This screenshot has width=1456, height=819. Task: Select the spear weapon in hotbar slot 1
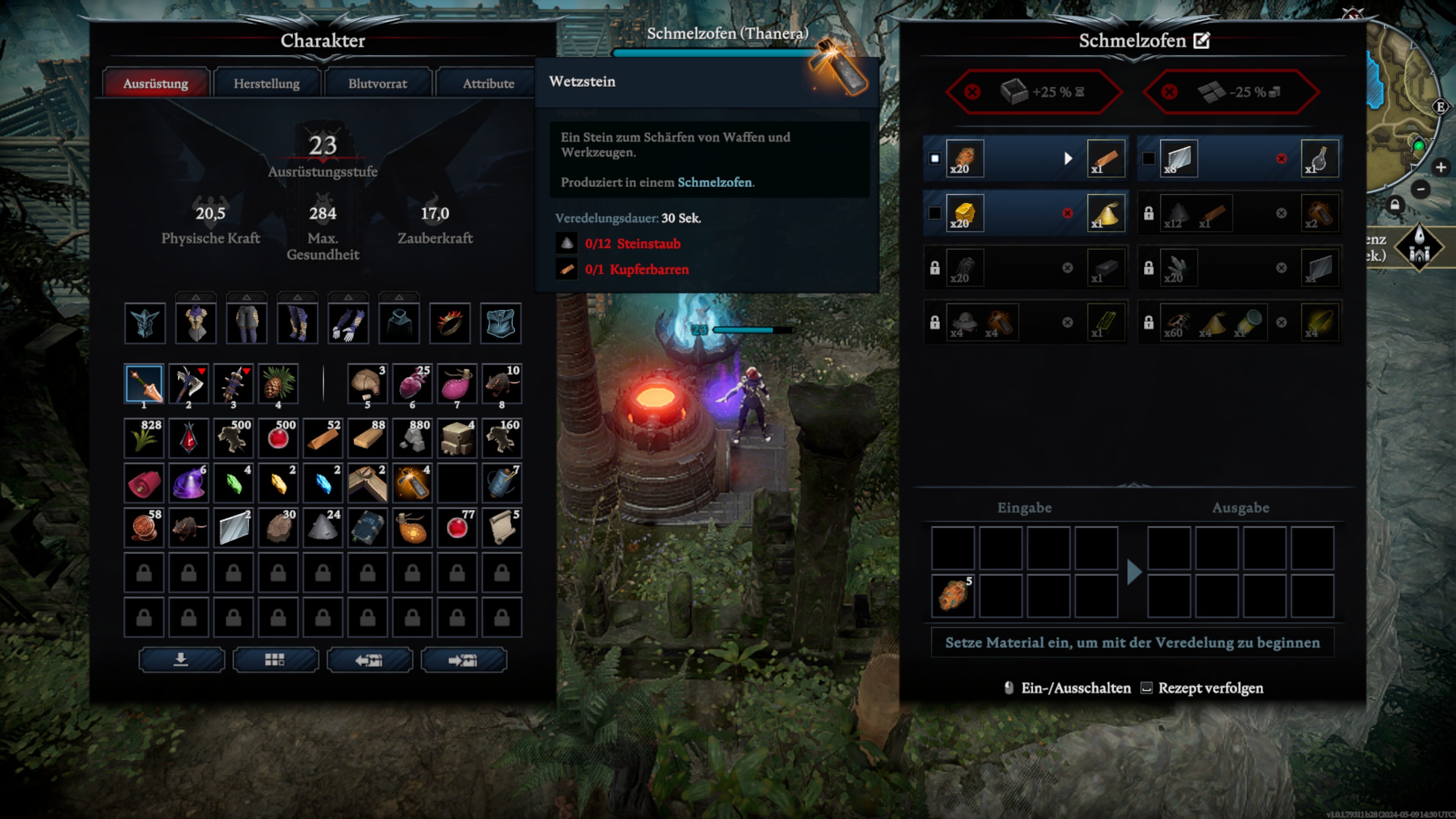[x=144, y=384]
